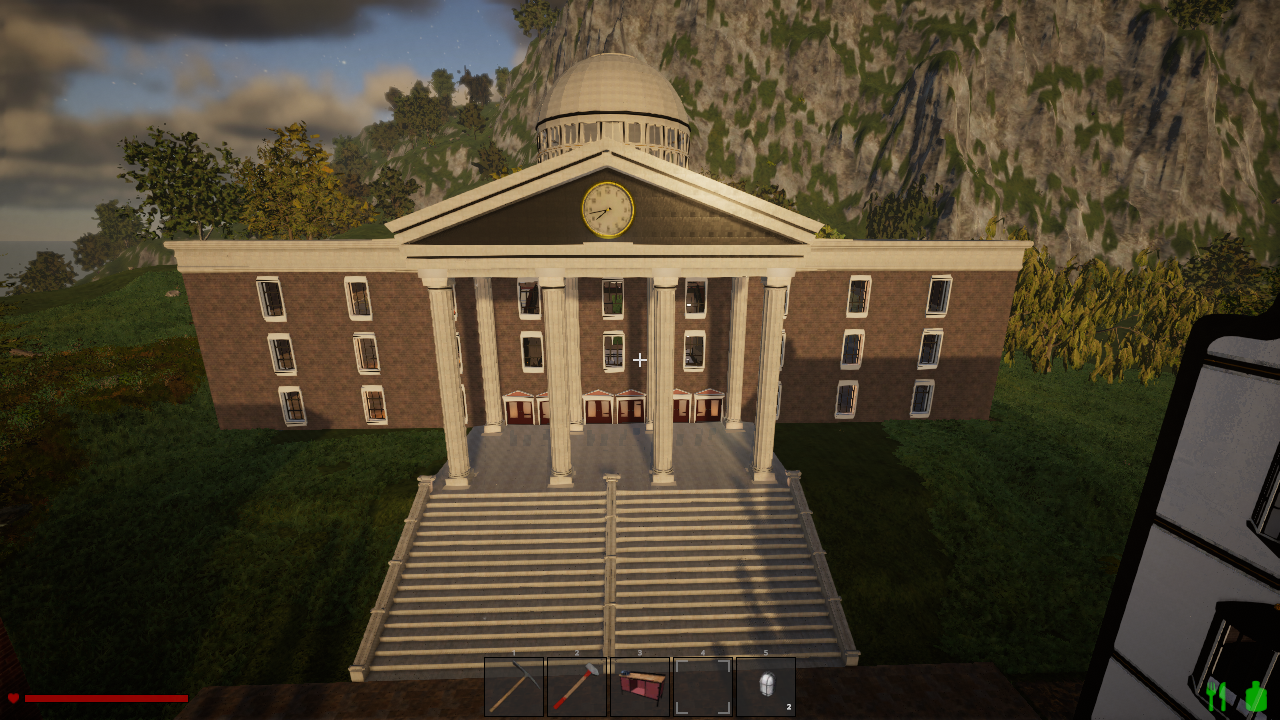
Task: Equip the red-handled sledgehammer
Action: pos(577,686)
